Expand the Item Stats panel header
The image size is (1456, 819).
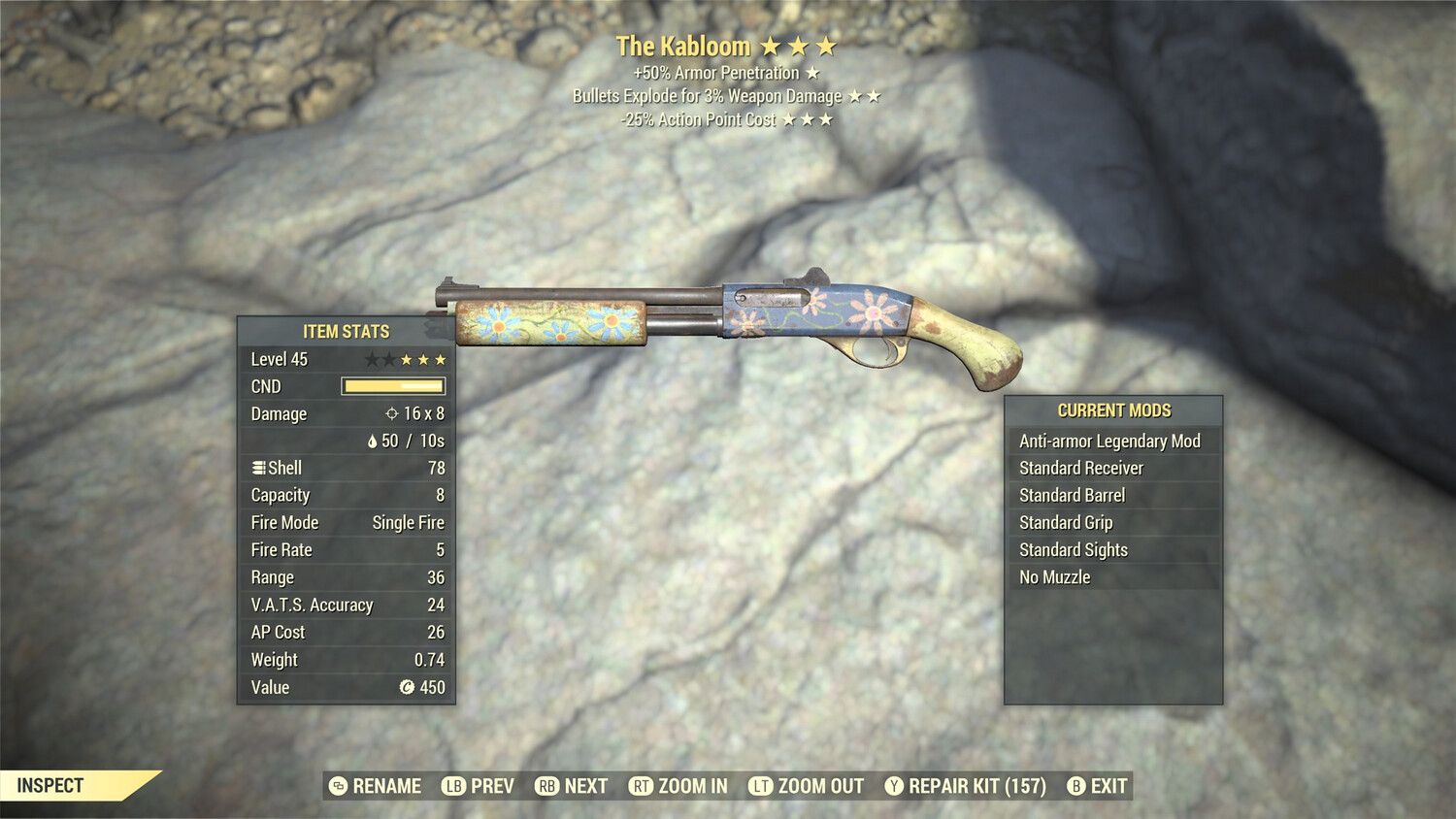pyautogui.click(x=345, y=331)
